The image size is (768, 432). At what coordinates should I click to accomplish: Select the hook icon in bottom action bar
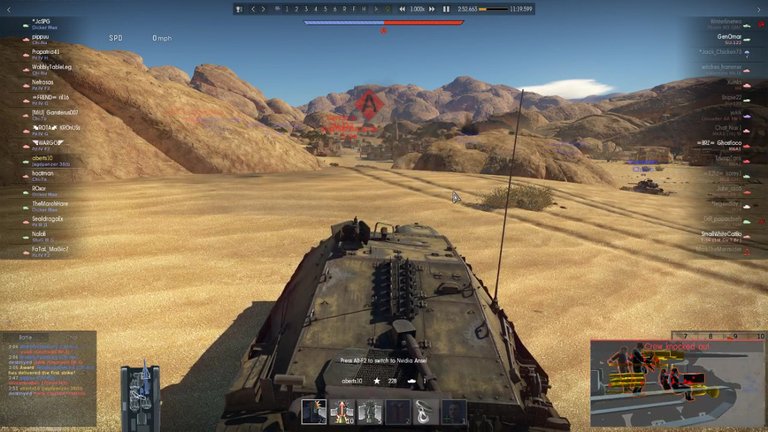(x=425, y=411)
